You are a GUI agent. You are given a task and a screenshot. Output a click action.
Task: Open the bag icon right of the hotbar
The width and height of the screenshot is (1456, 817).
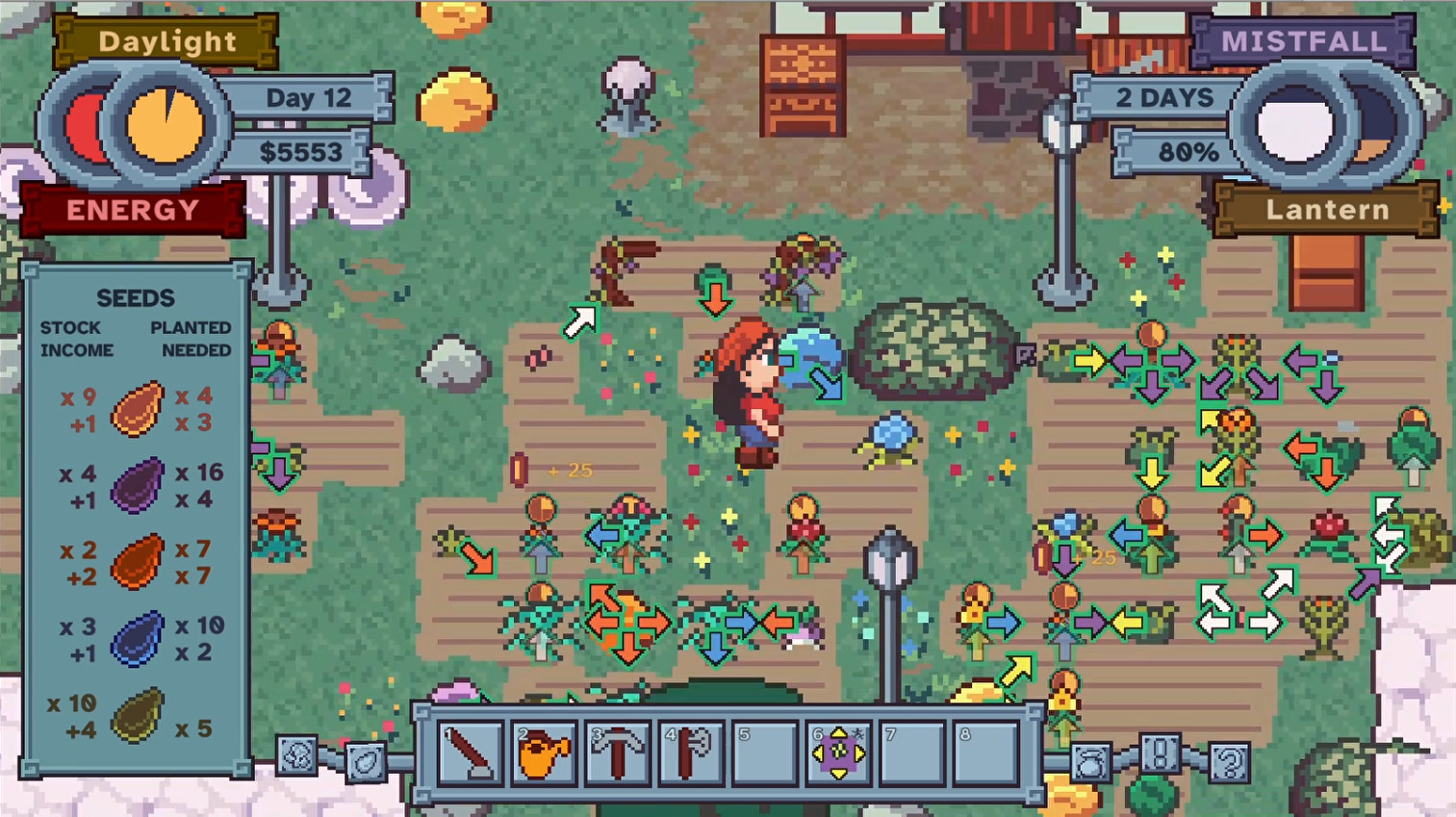[x=1093, y=764]
